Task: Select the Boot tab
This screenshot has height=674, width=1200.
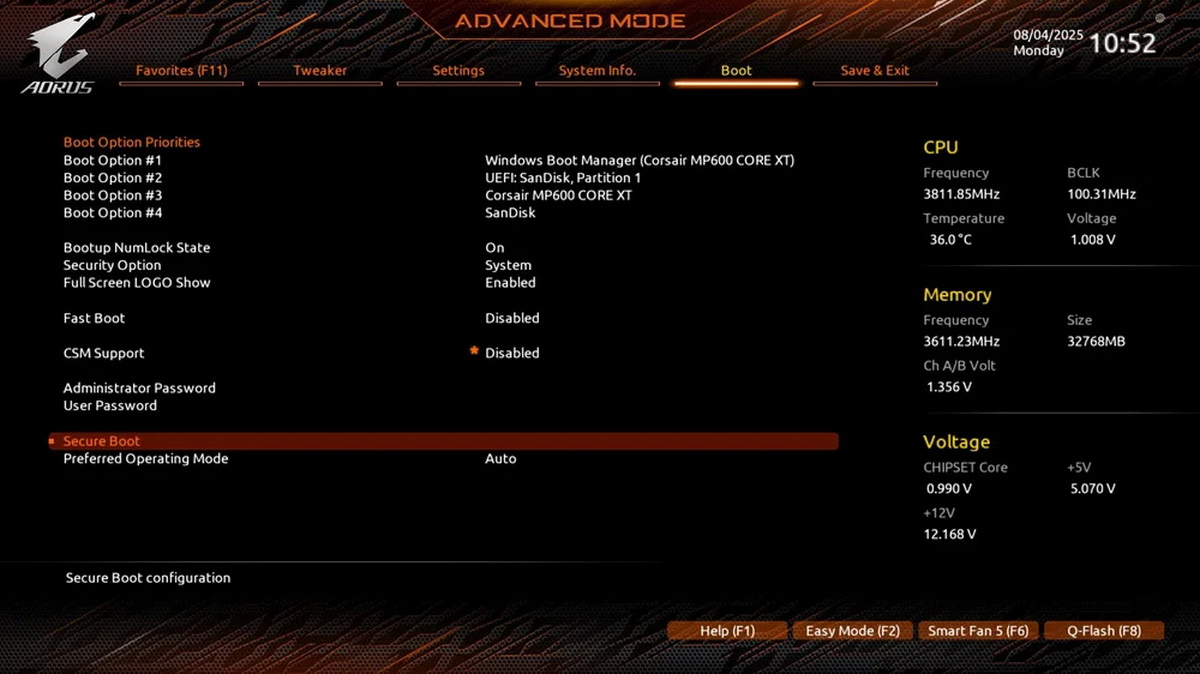Action: click(736, 71)
